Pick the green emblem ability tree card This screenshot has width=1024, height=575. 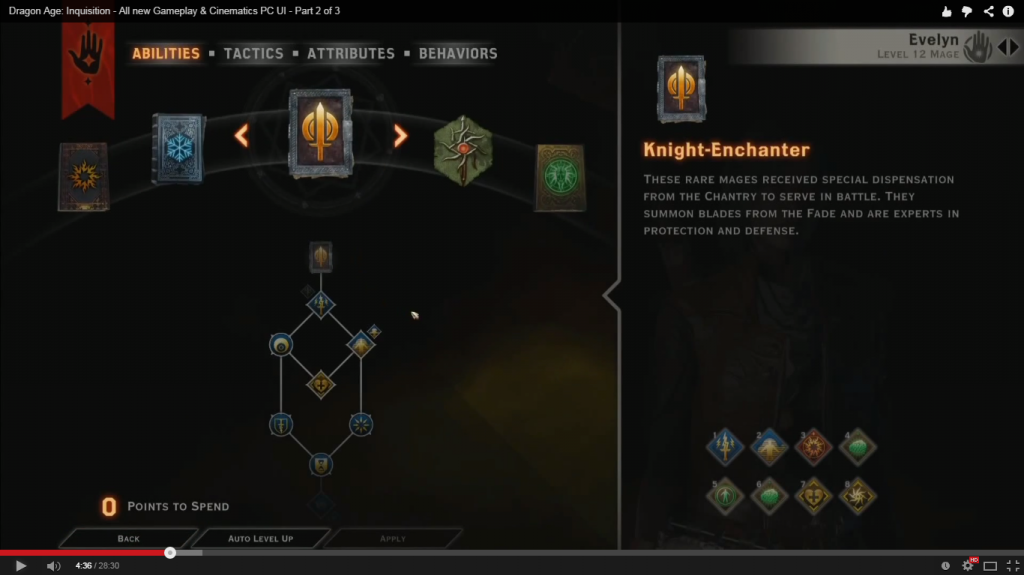[559, 177]
